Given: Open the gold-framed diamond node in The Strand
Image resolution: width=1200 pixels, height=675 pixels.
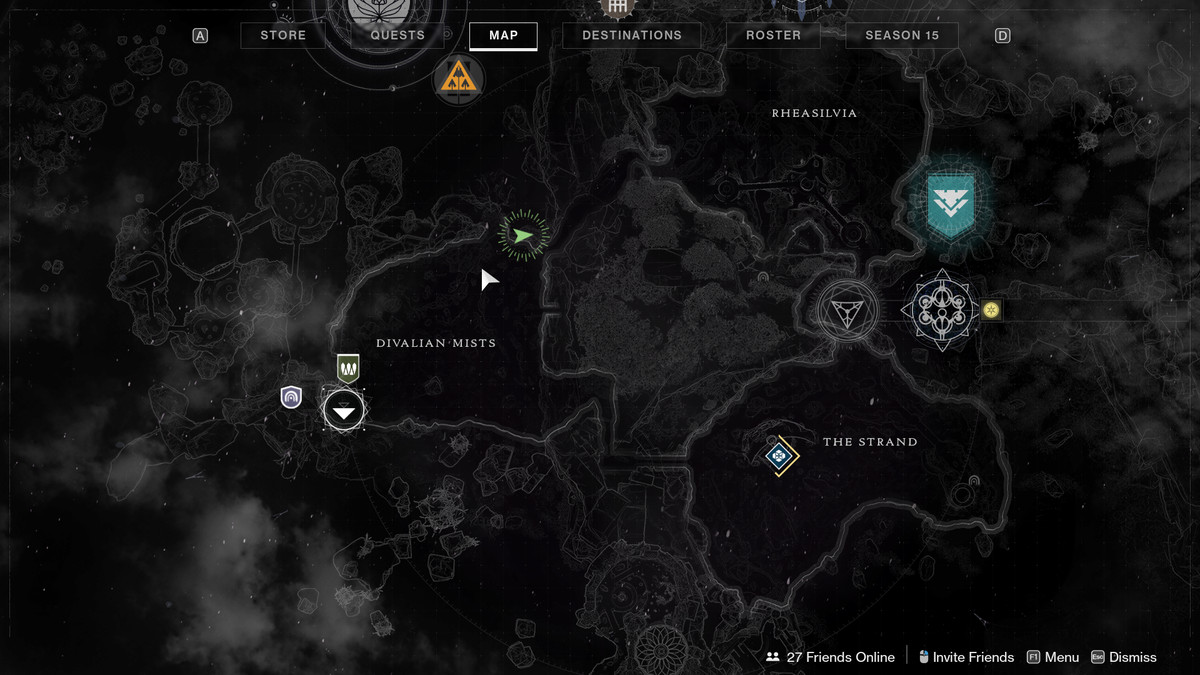Looking at the screenshot, I should 779,457.
